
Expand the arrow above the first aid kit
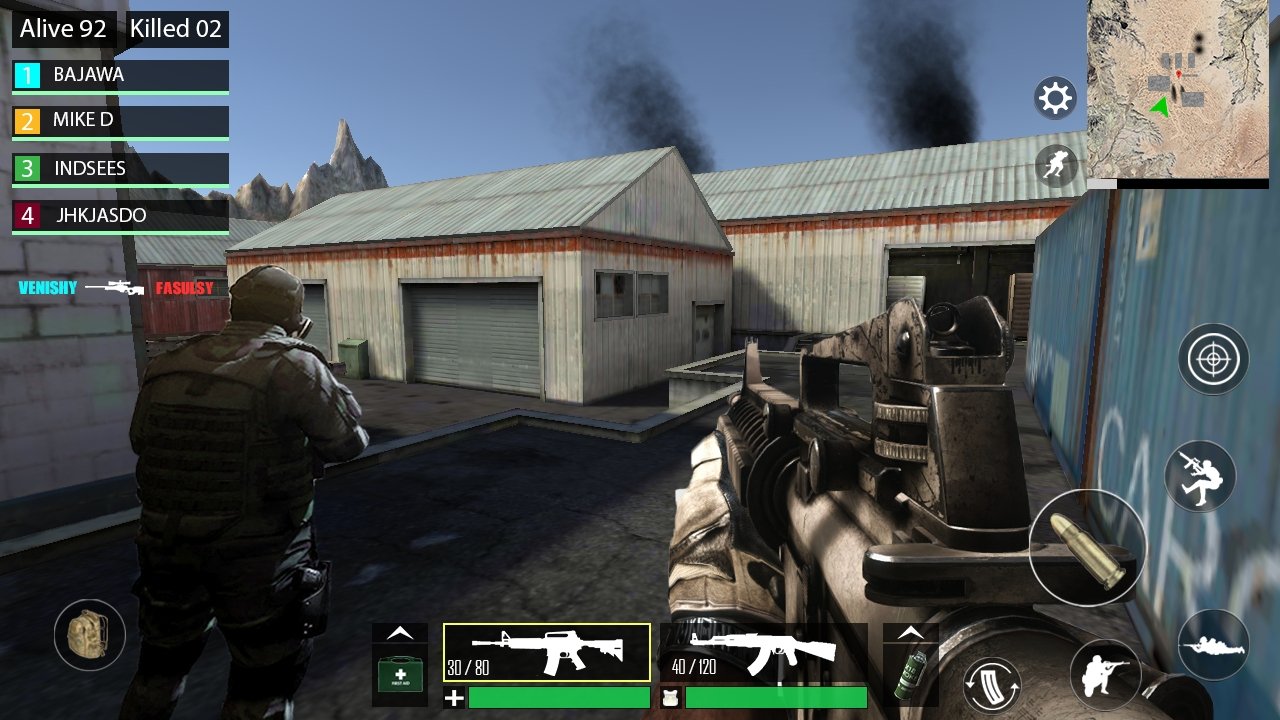click(400, 633)
